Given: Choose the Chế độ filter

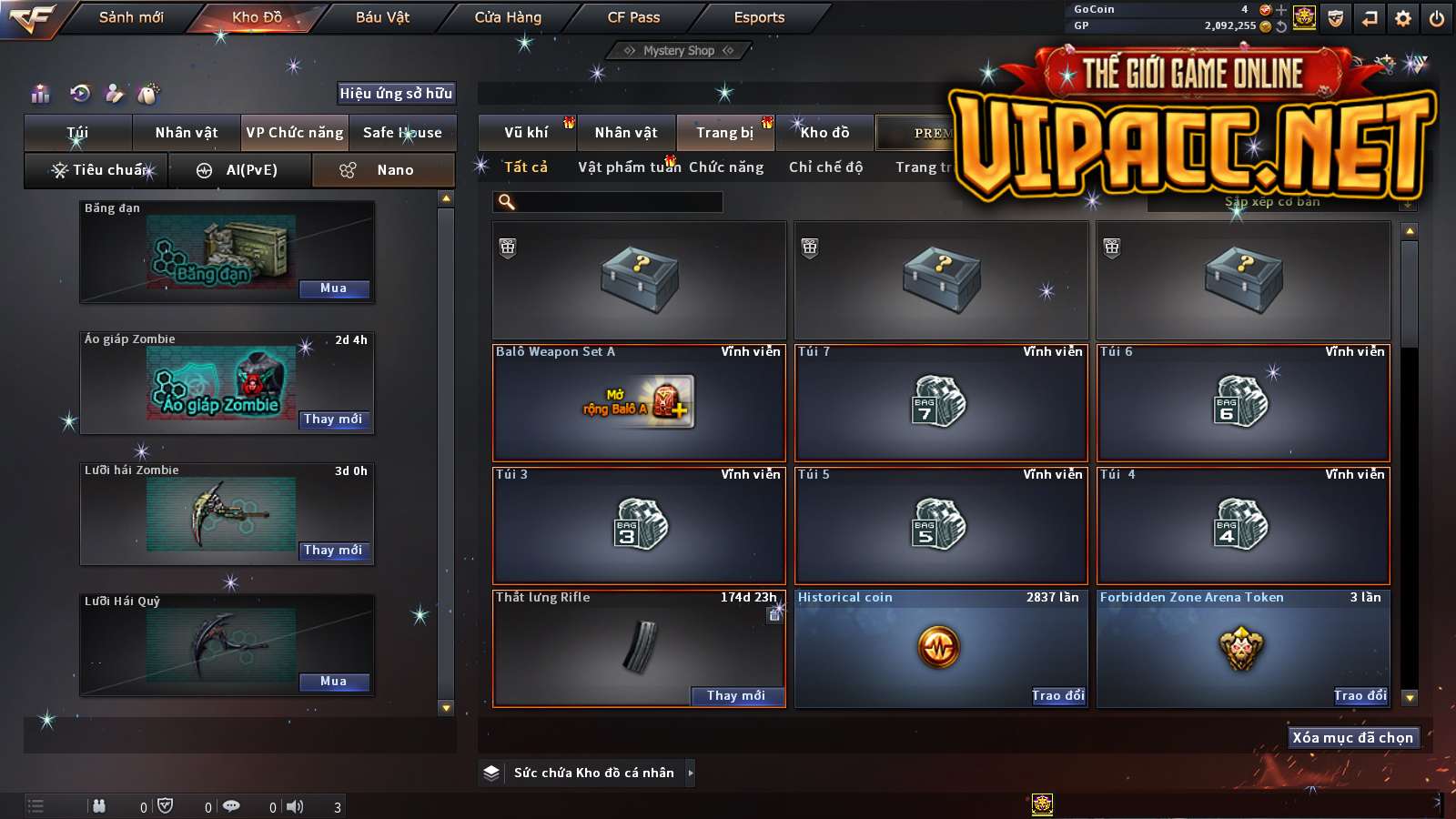Looking at the screenshot, I should click(x=825, y=167).
